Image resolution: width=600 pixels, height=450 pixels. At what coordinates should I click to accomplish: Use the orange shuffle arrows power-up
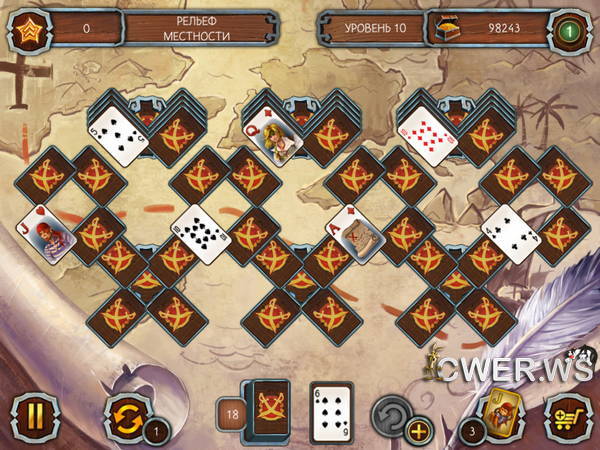click(x=124, y=412)
